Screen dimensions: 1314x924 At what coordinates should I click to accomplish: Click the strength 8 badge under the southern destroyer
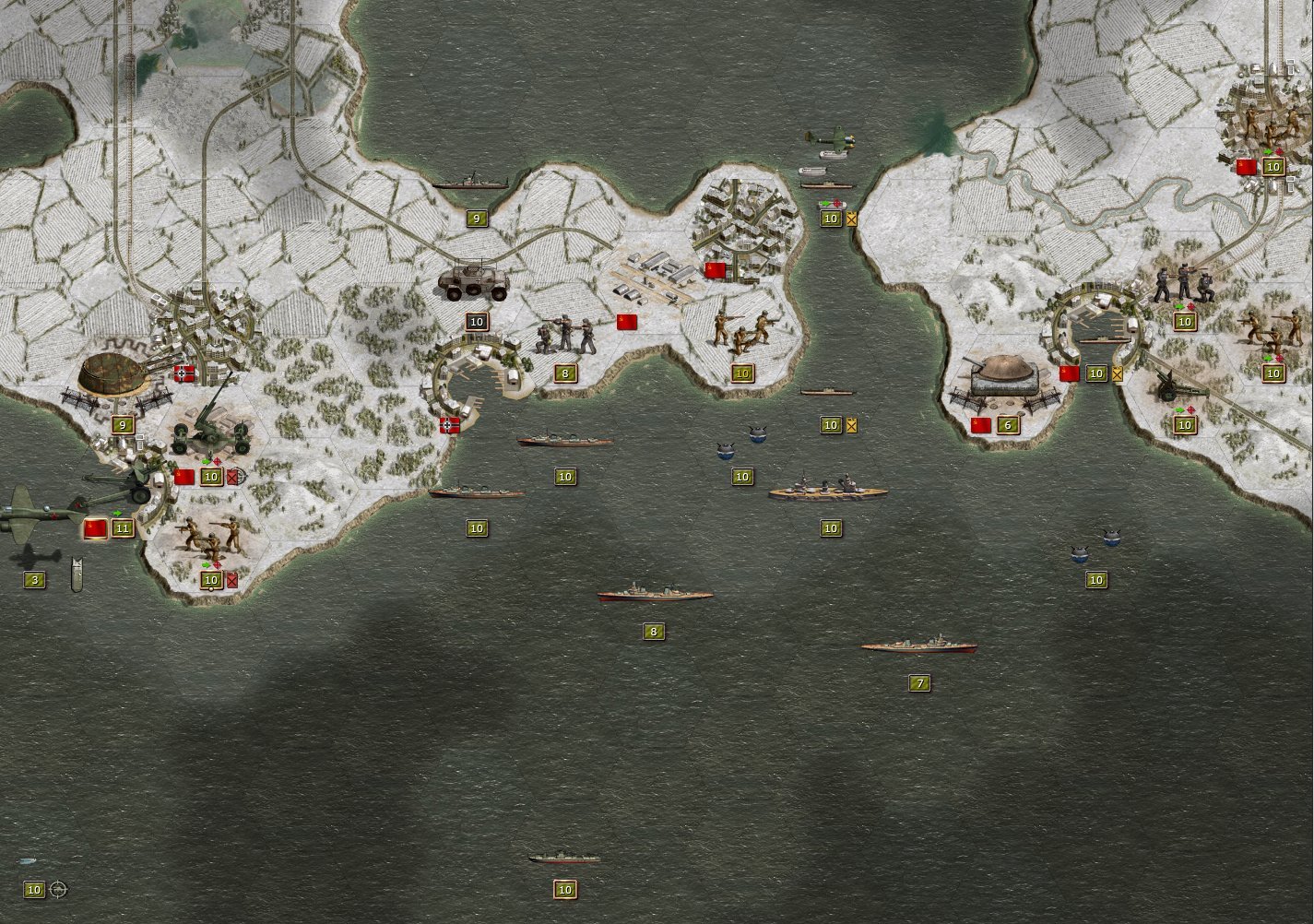point(655,632)
